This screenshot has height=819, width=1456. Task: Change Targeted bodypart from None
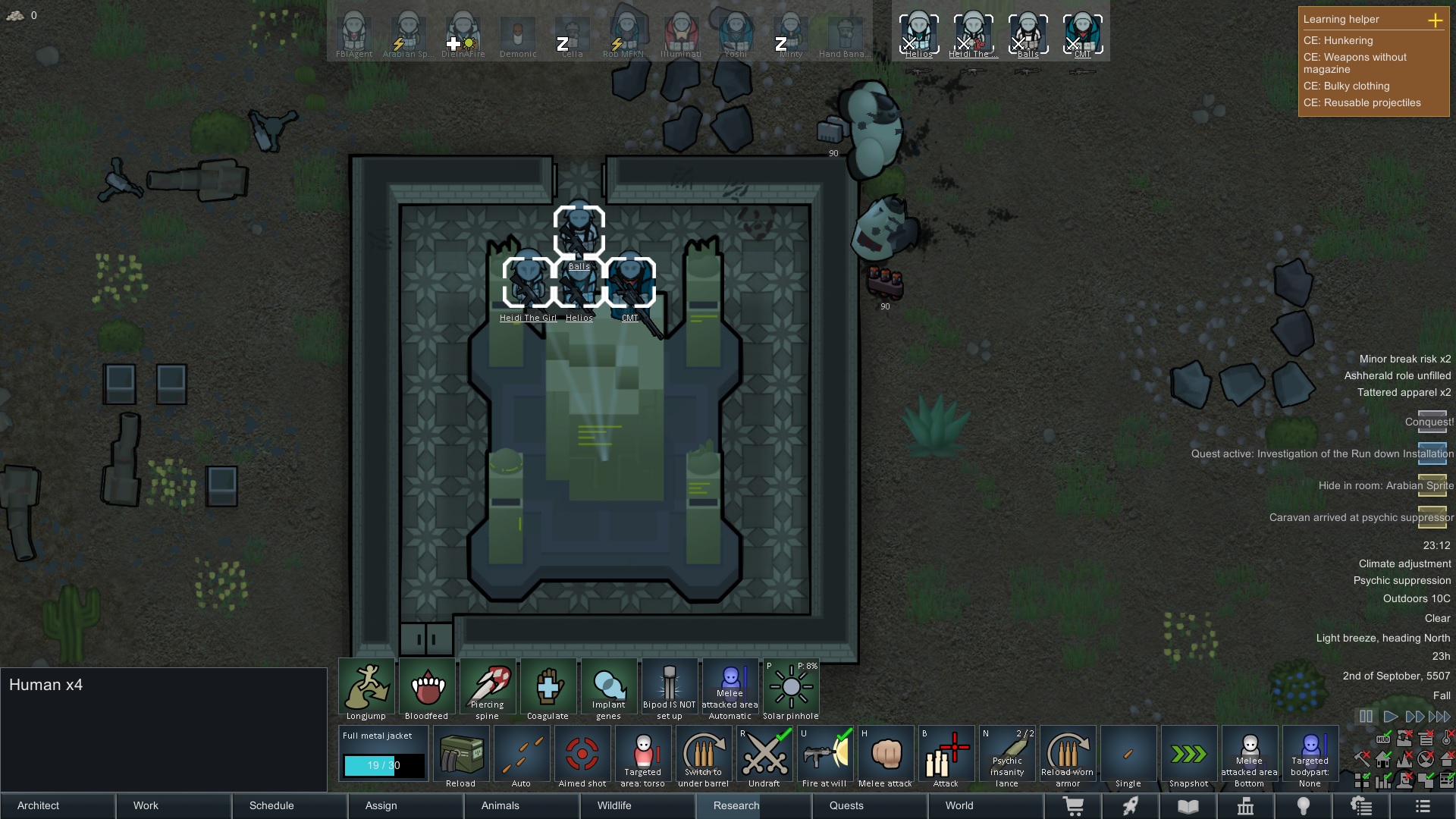1310,755
